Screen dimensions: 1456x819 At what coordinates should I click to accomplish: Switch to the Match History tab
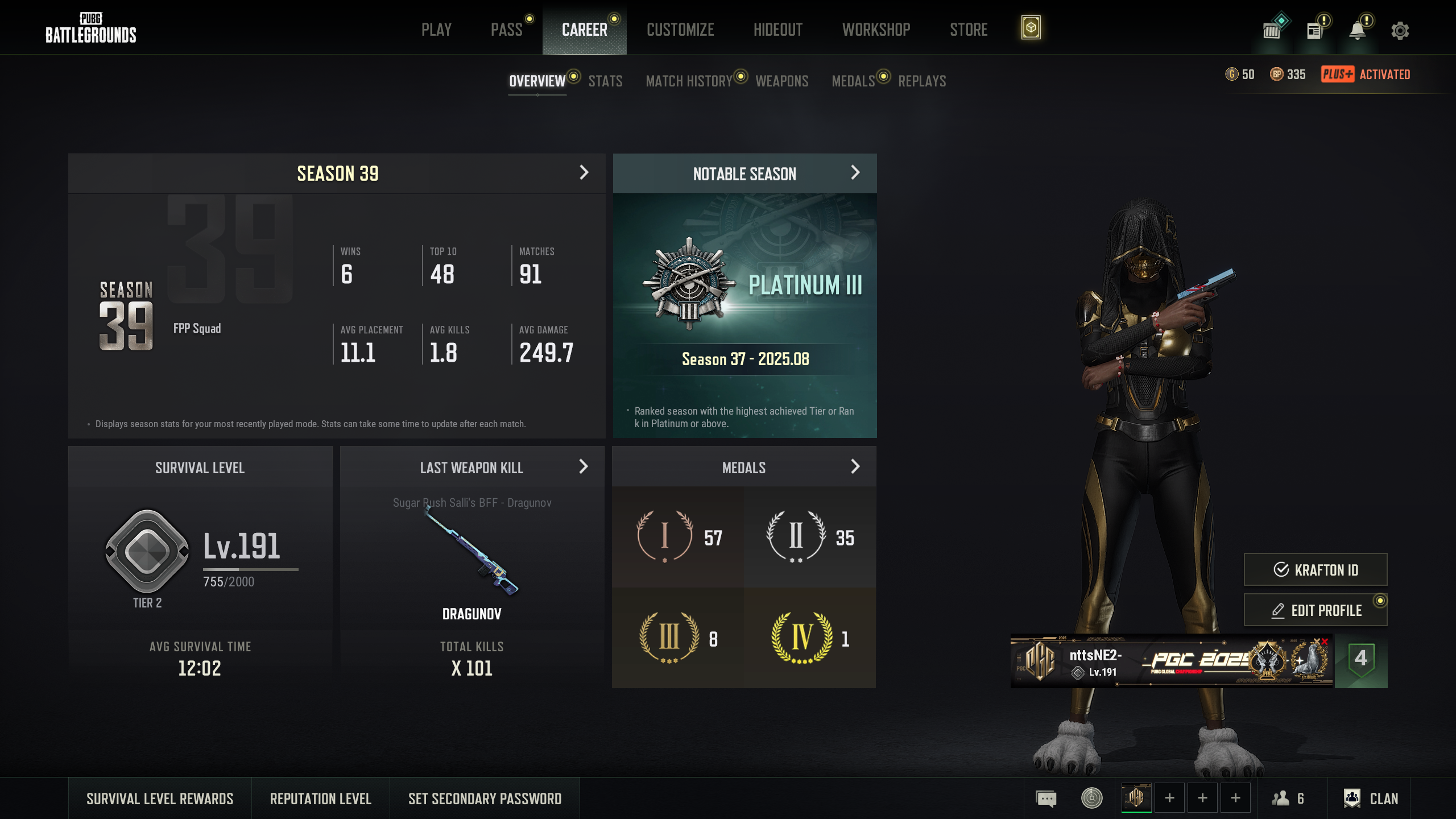[689, 81]
